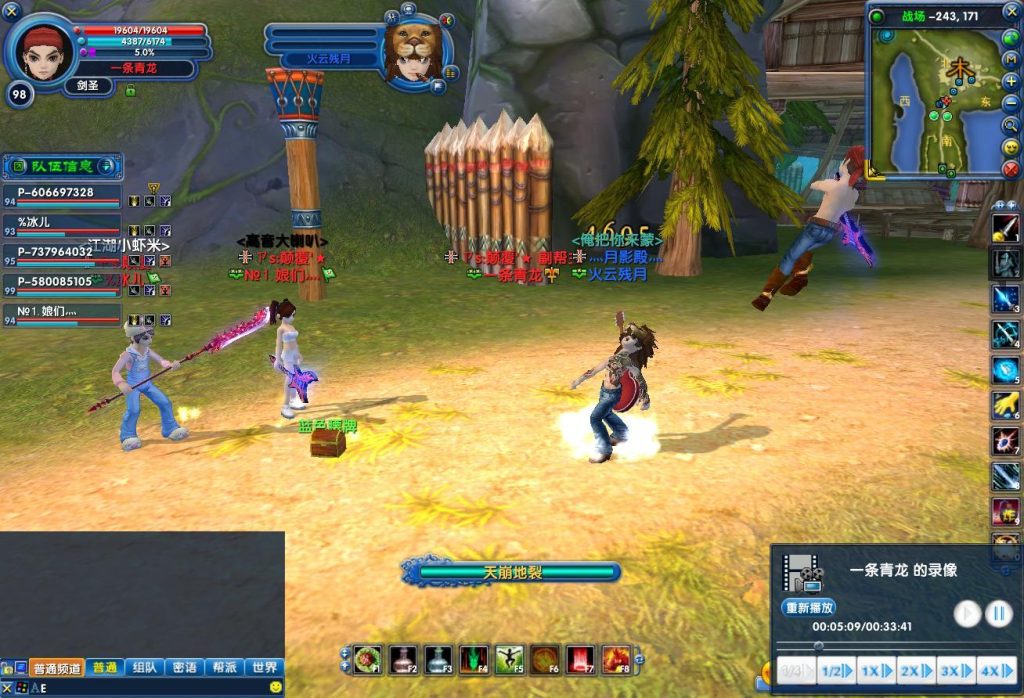This screenshot has width=1024, height=698.
Task: Open the chat emoji smiley picker
Action: (275, 687)
